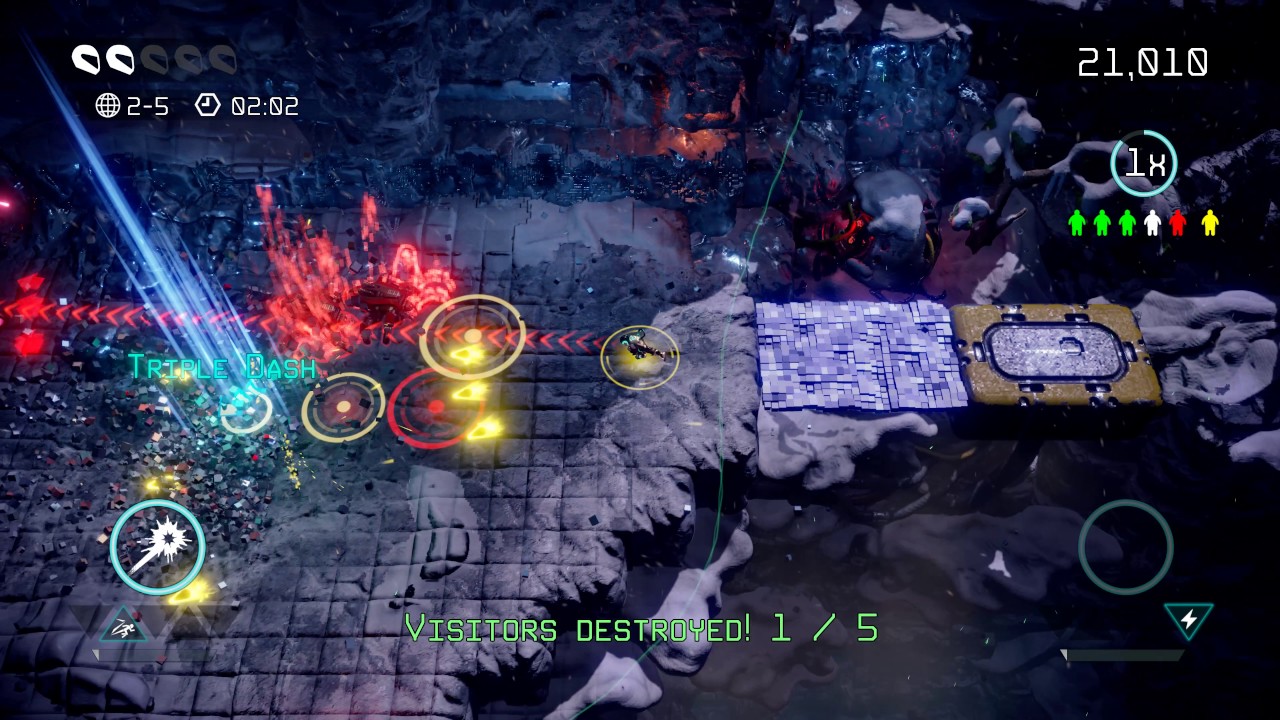Select the 1x score multiplier ring
Screen dimensions: 1280x720
pyautogui.click(x=1144, y=163)
